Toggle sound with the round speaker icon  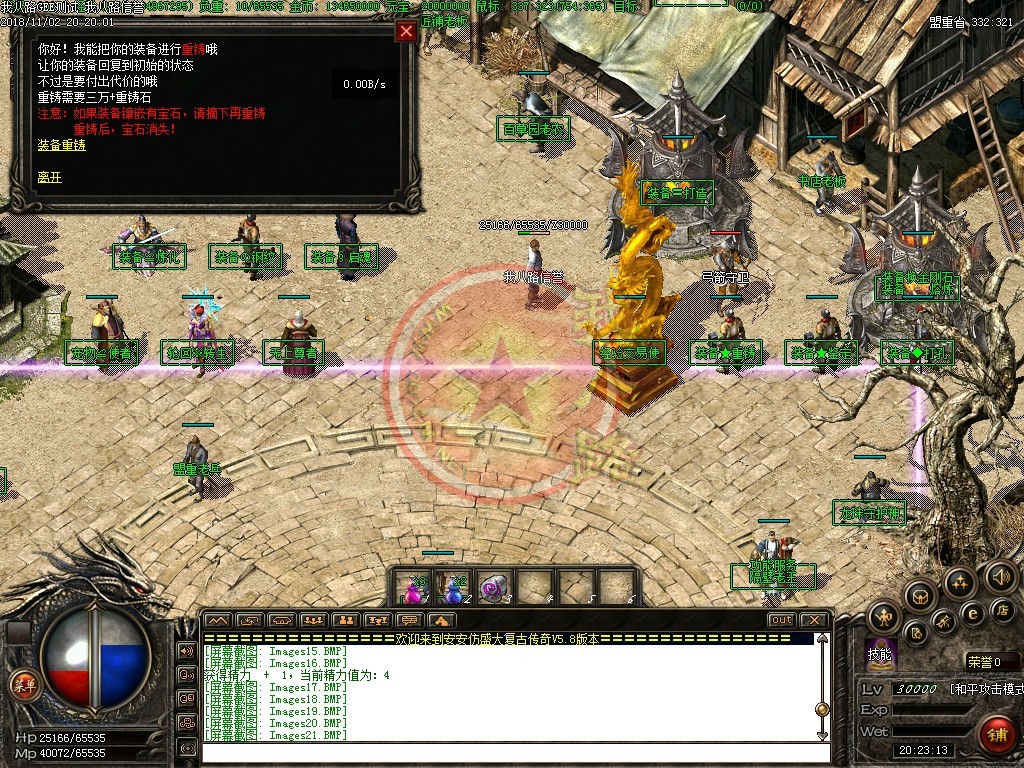[1000, 576]
